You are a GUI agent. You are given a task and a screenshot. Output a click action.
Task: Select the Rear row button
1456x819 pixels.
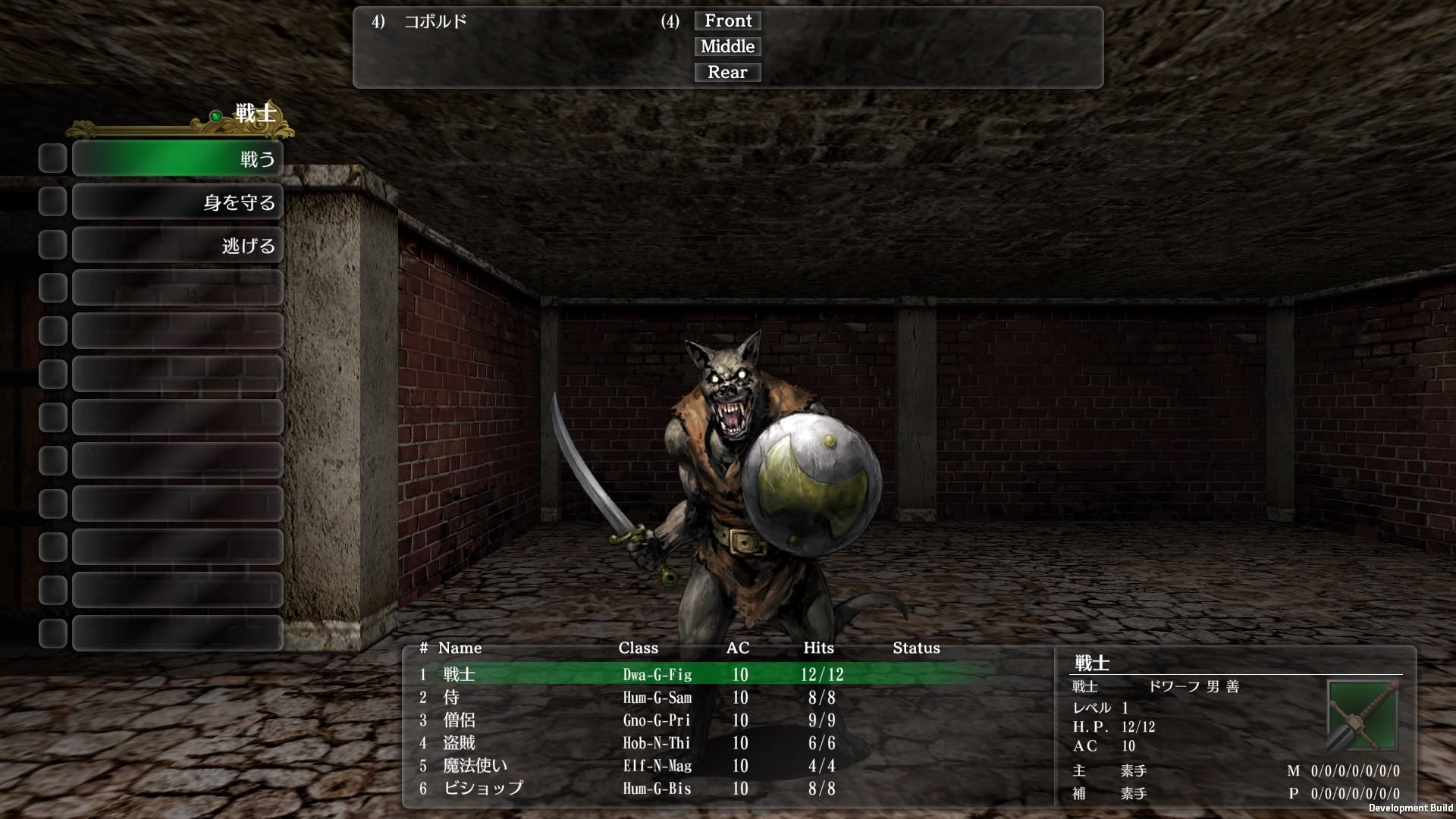tap(727, 73)
